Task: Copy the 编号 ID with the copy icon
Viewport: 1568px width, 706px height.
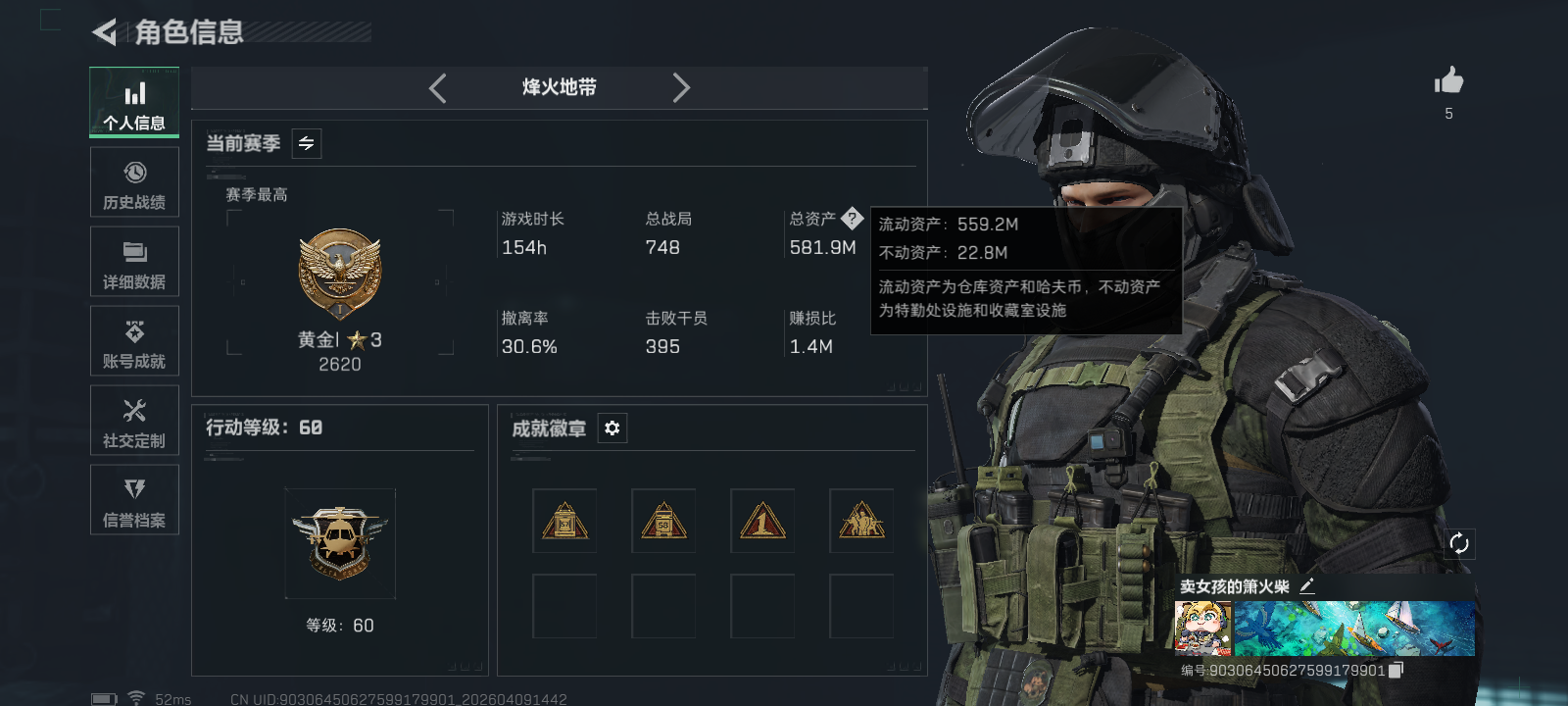Action: pos(1396,671)
